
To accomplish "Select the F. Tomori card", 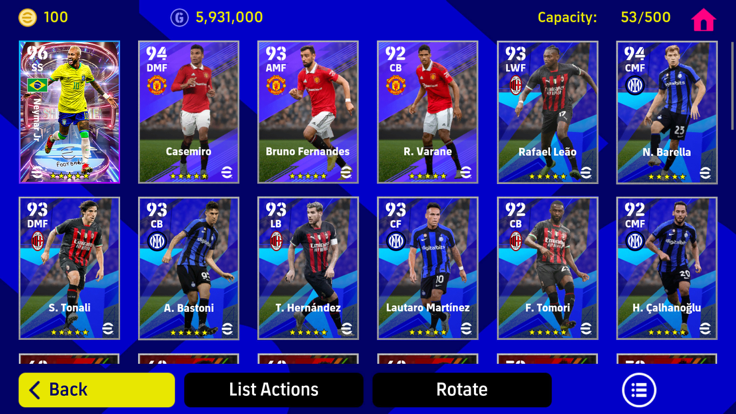I will pos(547,268).
